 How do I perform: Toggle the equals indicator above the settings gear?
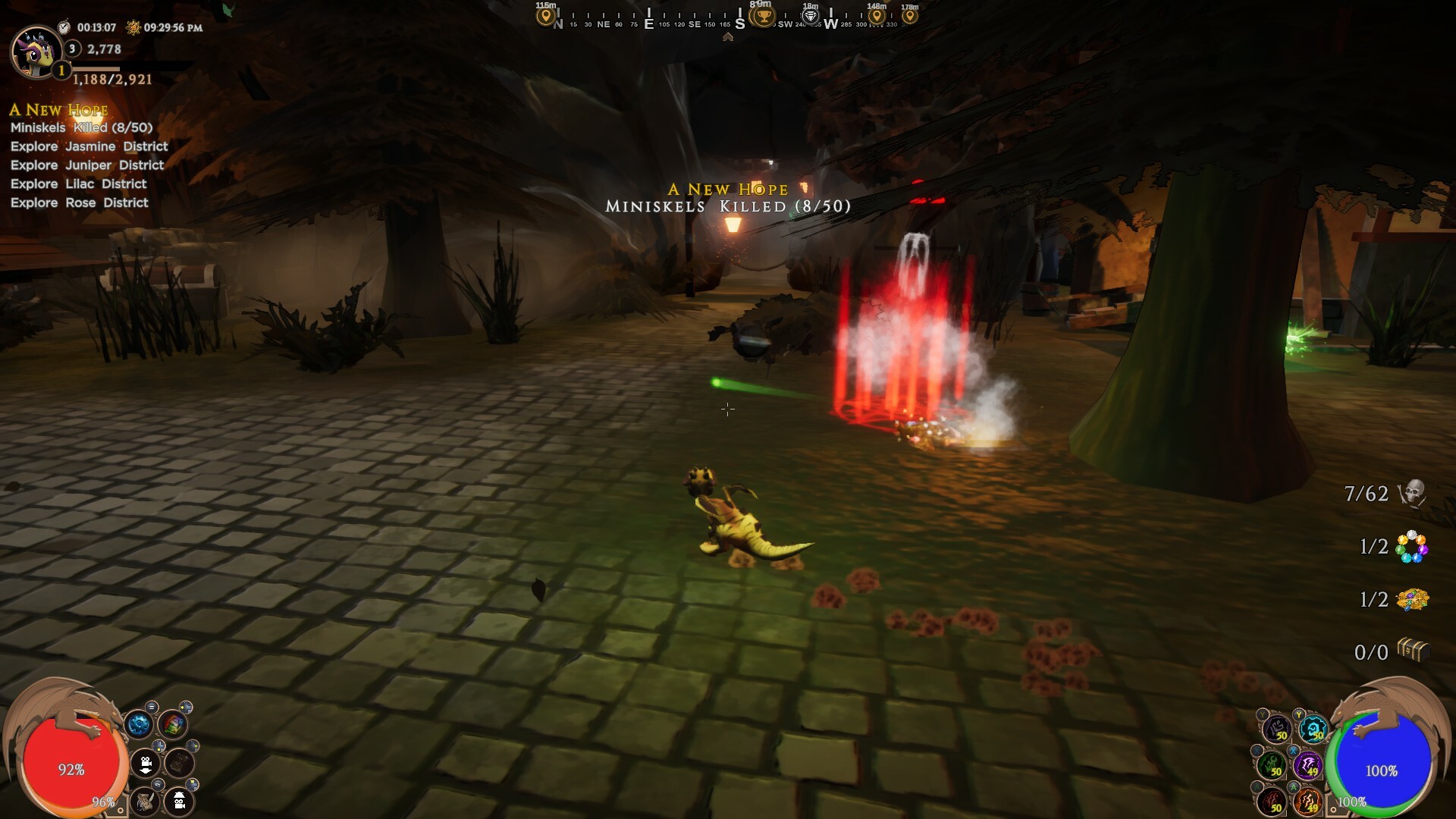coord(152,707)
